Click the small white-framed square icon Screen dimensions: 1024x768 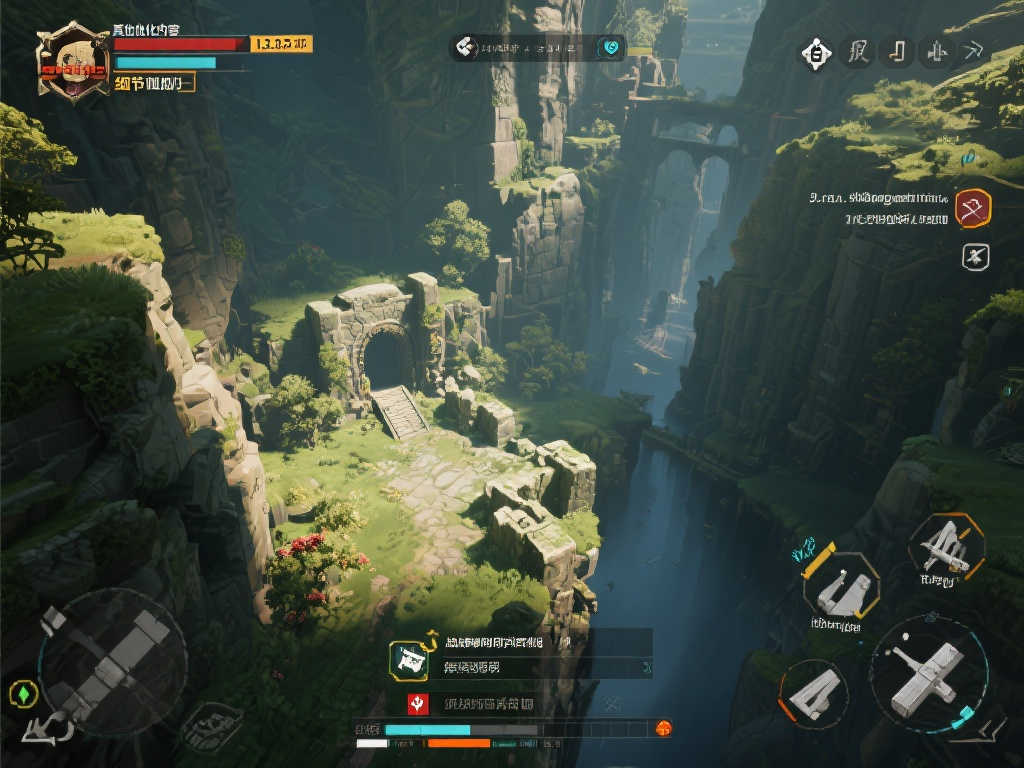click(975, 257)
